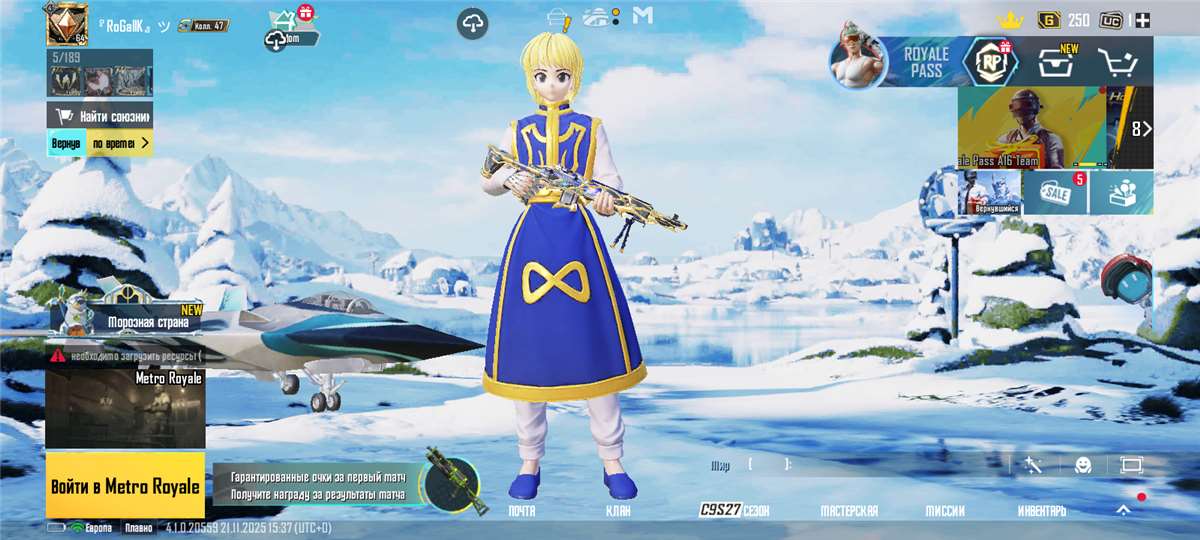Click the Metro Royale thumbnail
This screenshot has height=540, width=1200.
click(125, 409)
